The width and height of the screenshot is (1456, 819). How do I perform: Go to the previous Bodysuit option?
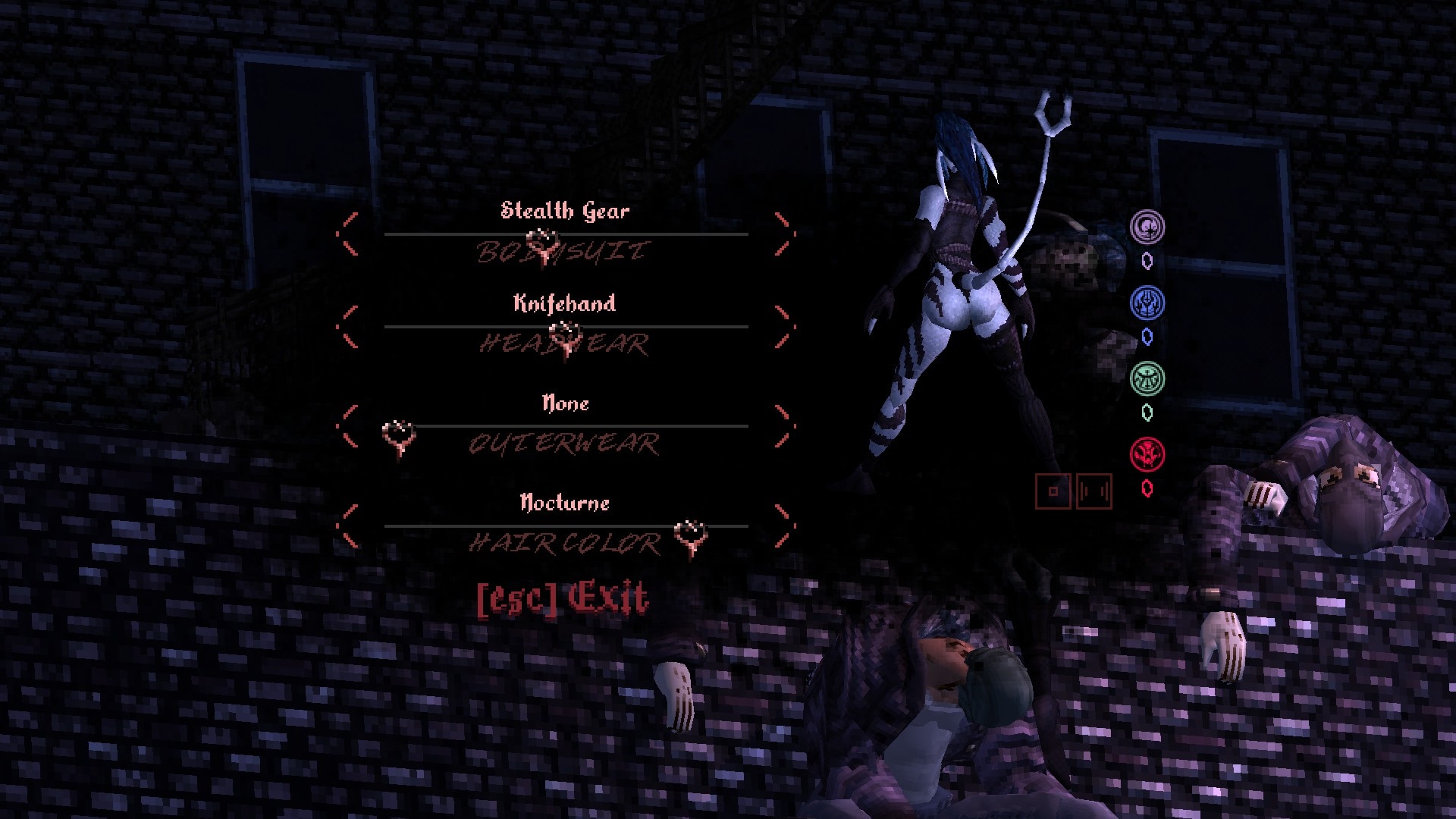(x=349, y=234)
